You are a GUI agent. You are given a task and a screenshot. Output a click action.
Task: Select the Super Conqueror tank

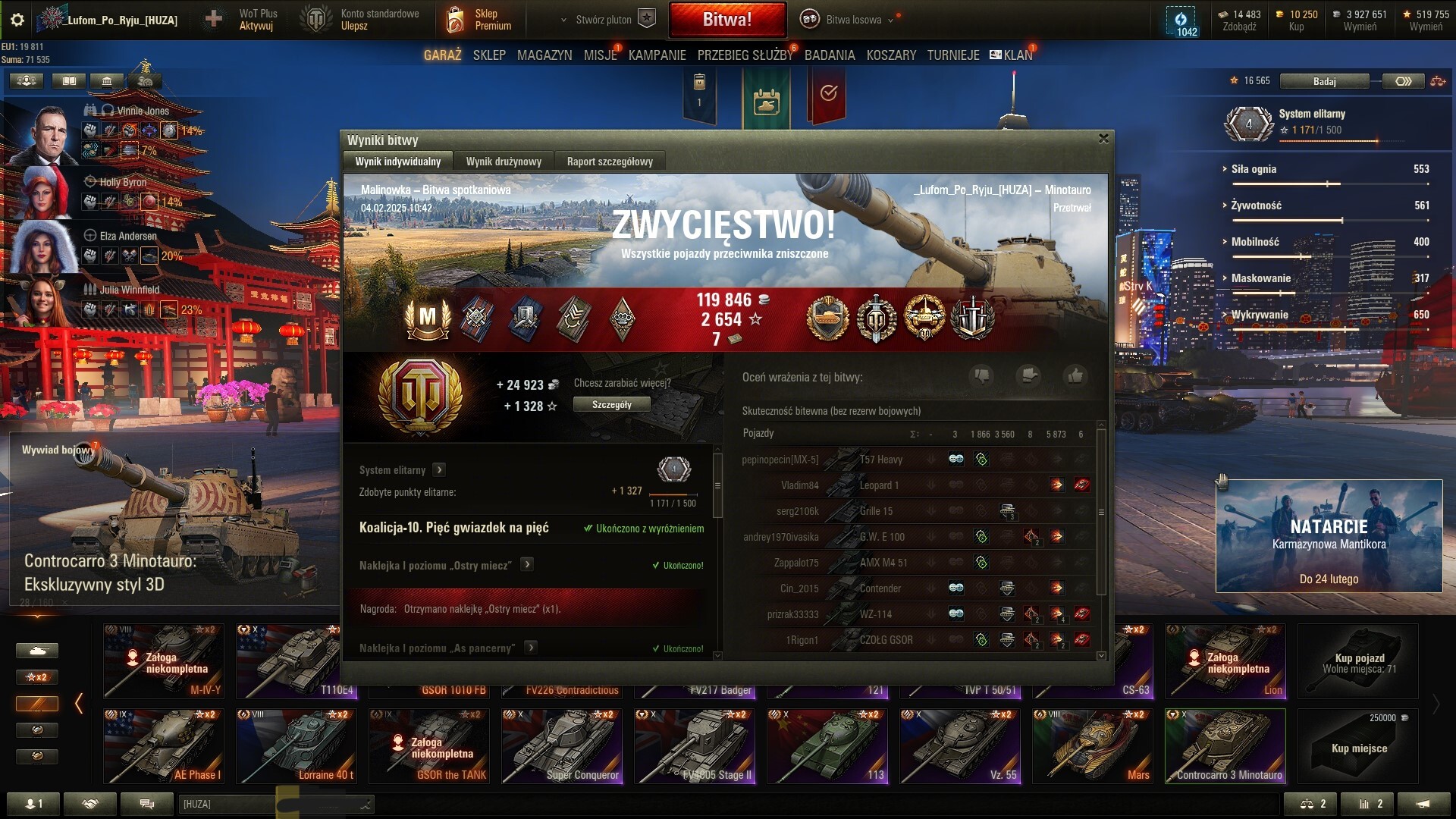coord(562,746)
